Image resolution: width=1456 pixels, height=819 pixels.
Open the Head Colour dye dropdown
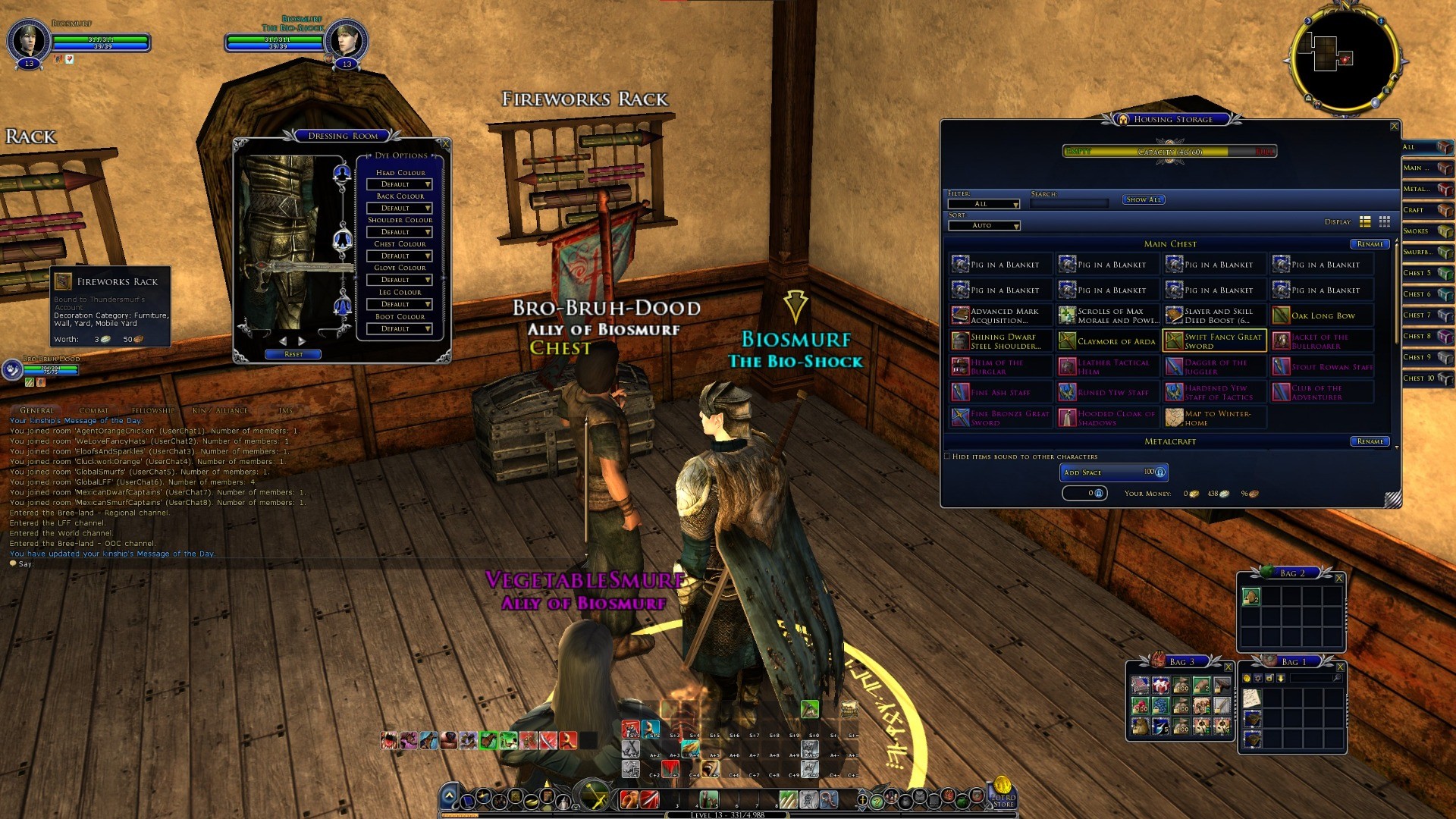(x=399, y=184)
